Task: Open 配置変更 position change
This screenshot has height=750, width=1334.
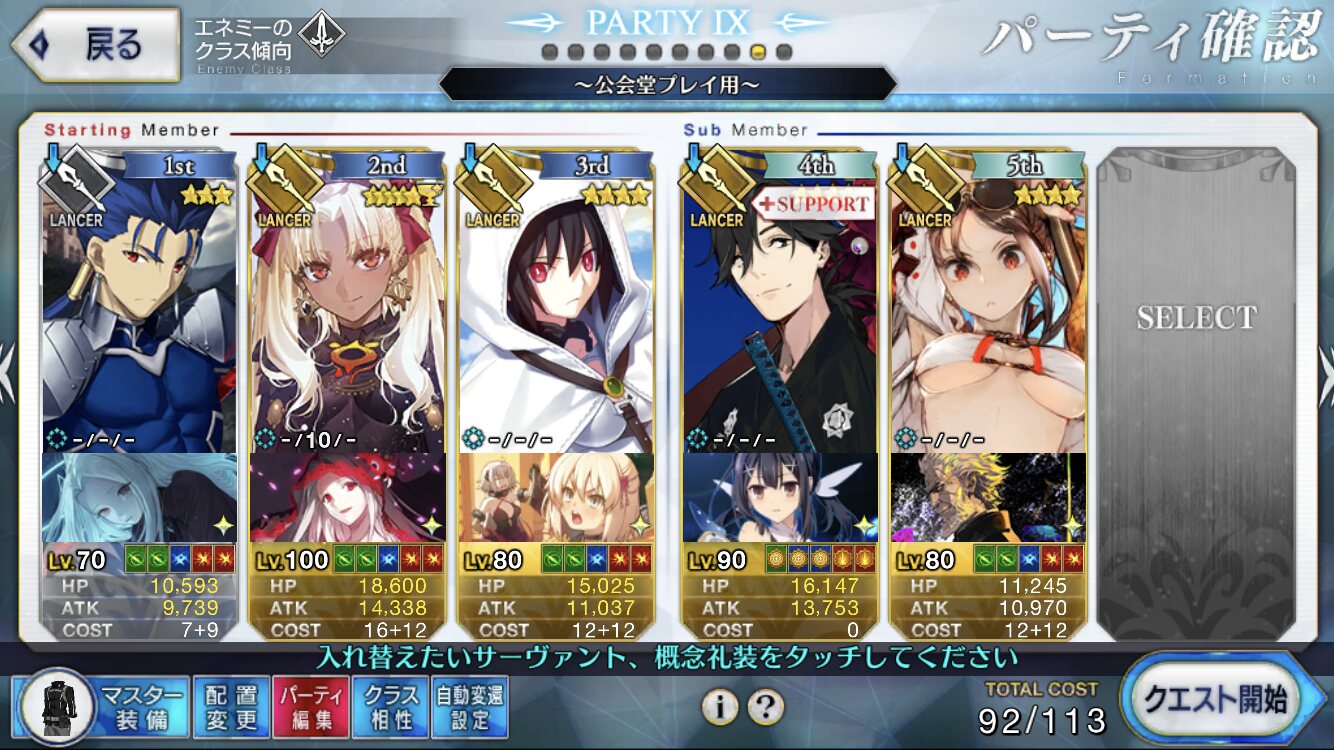Action: [231, 706]
